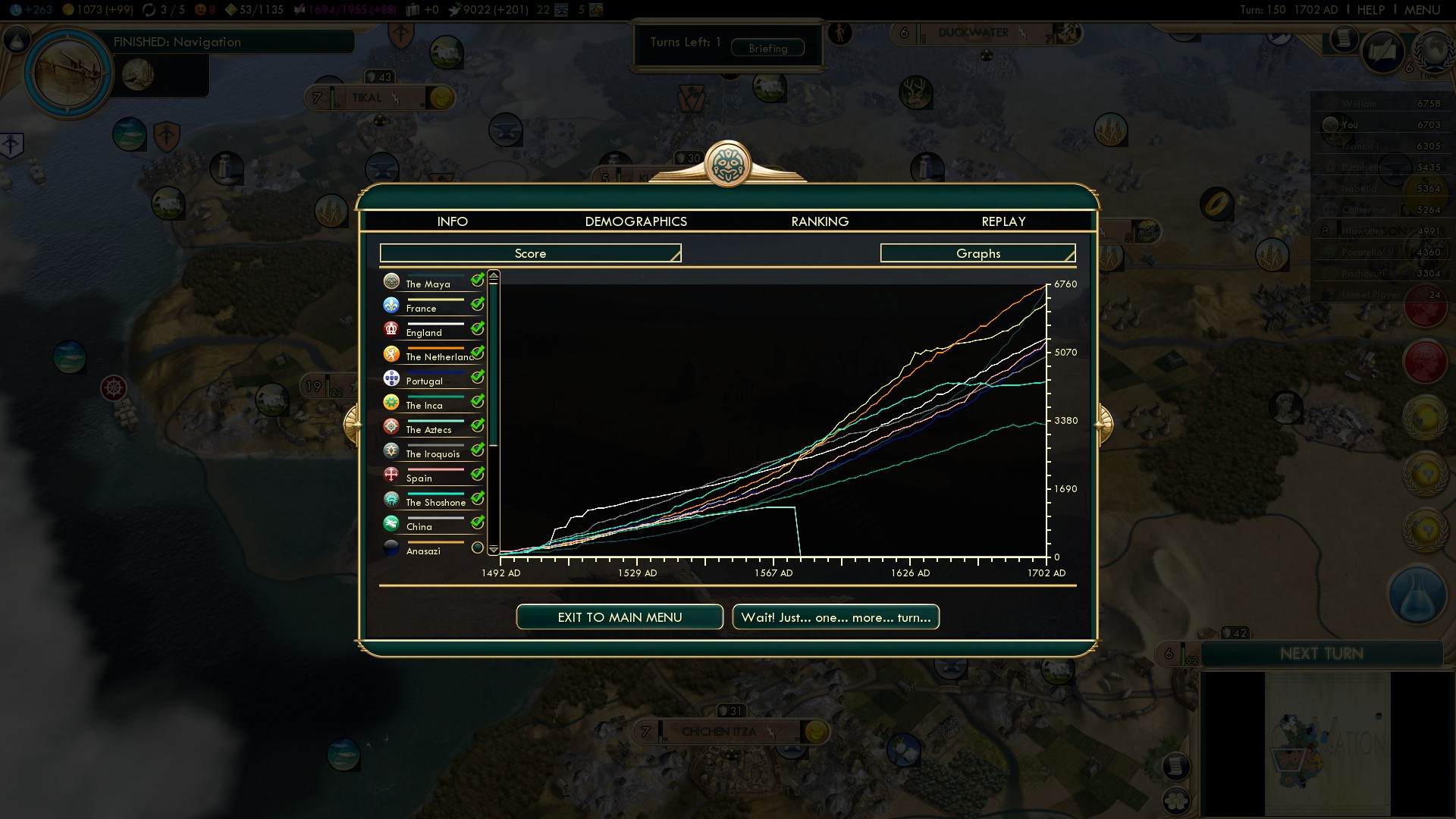Toggle Spain checkbox in legend
This screenshot has width=1456, height=819.
point(477,475)
